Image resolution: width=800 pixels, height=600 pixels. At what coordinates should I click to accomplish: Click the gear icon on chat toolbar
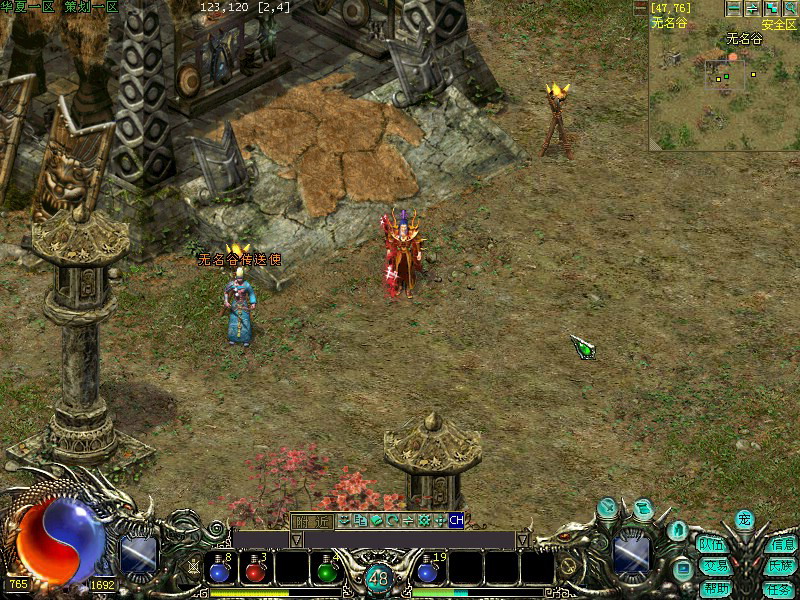(424, 520)
